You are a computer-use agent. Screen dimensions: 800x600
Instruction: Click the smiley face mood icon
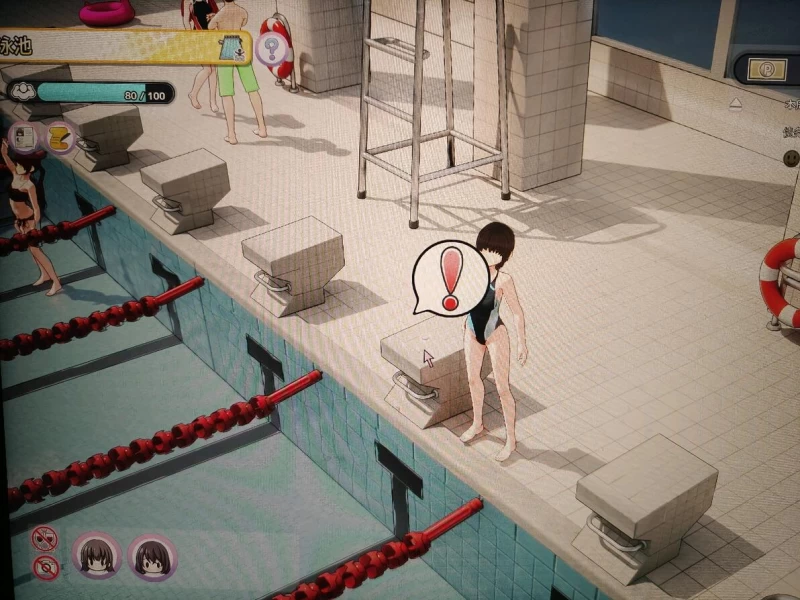[x=791, y=158]
